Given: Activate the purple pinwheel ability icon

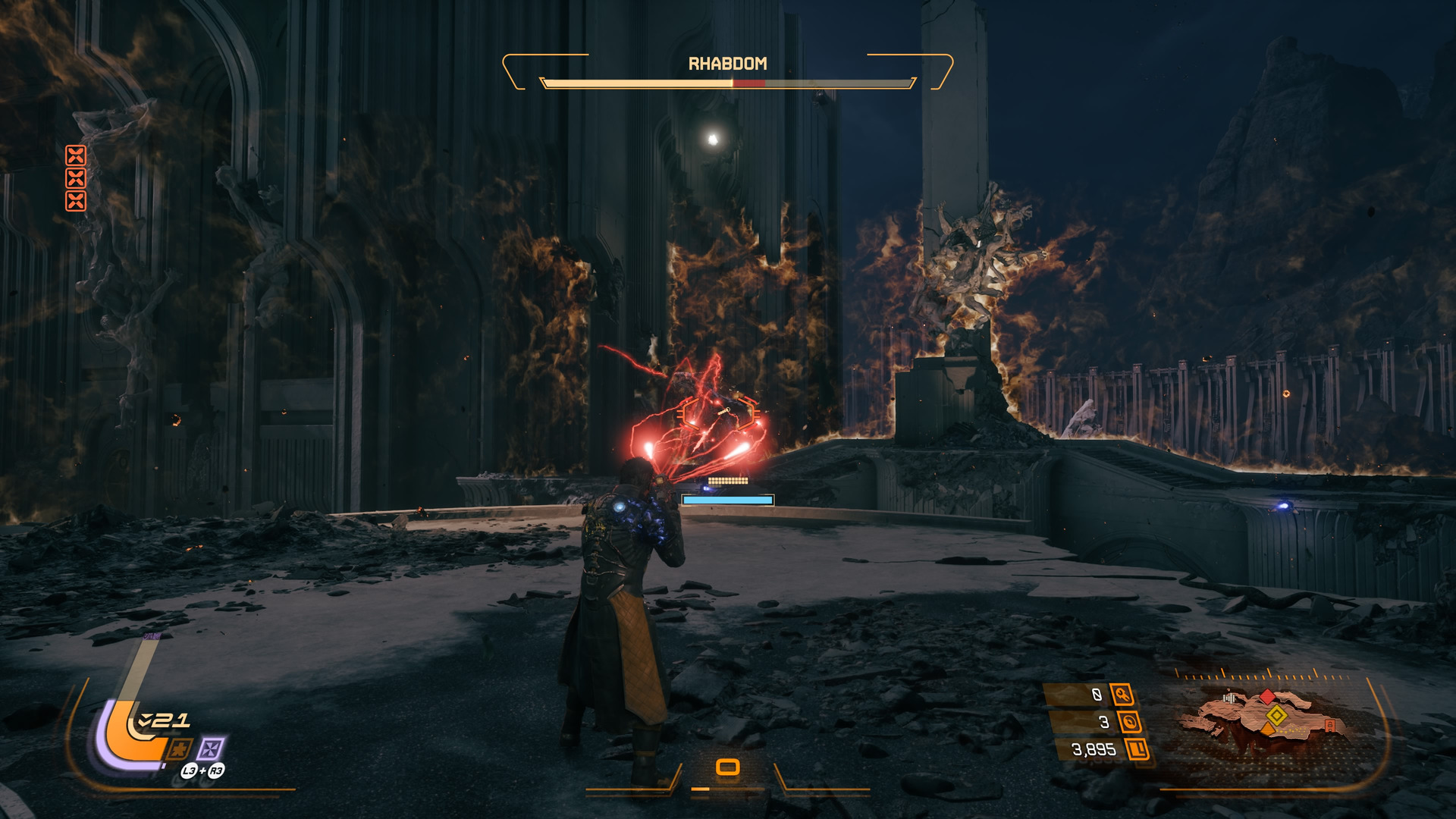Looking at the screenshot, I should [210, 749].
